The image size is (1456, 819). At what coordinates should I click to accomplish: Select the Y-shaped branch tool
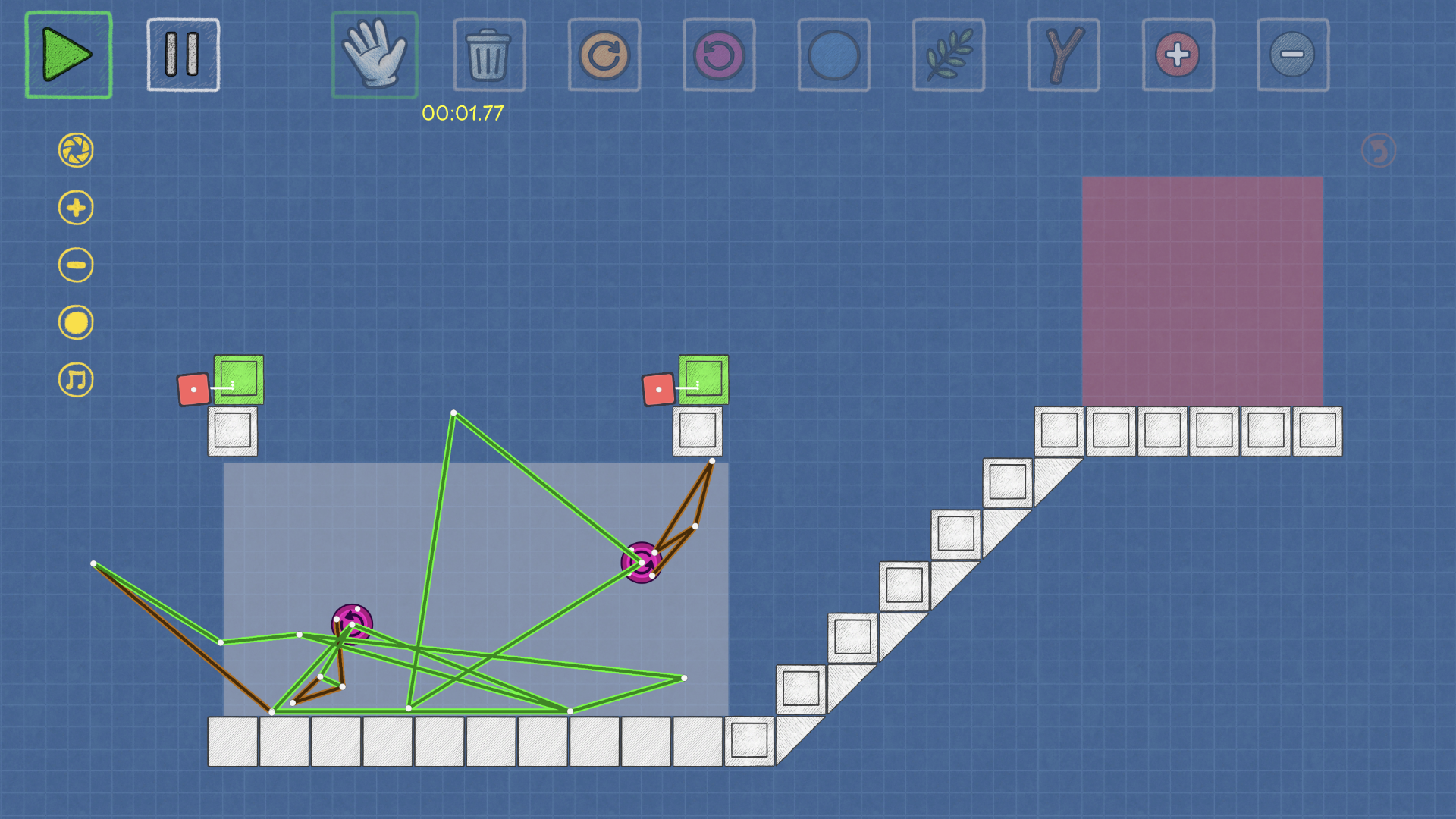1063,55
